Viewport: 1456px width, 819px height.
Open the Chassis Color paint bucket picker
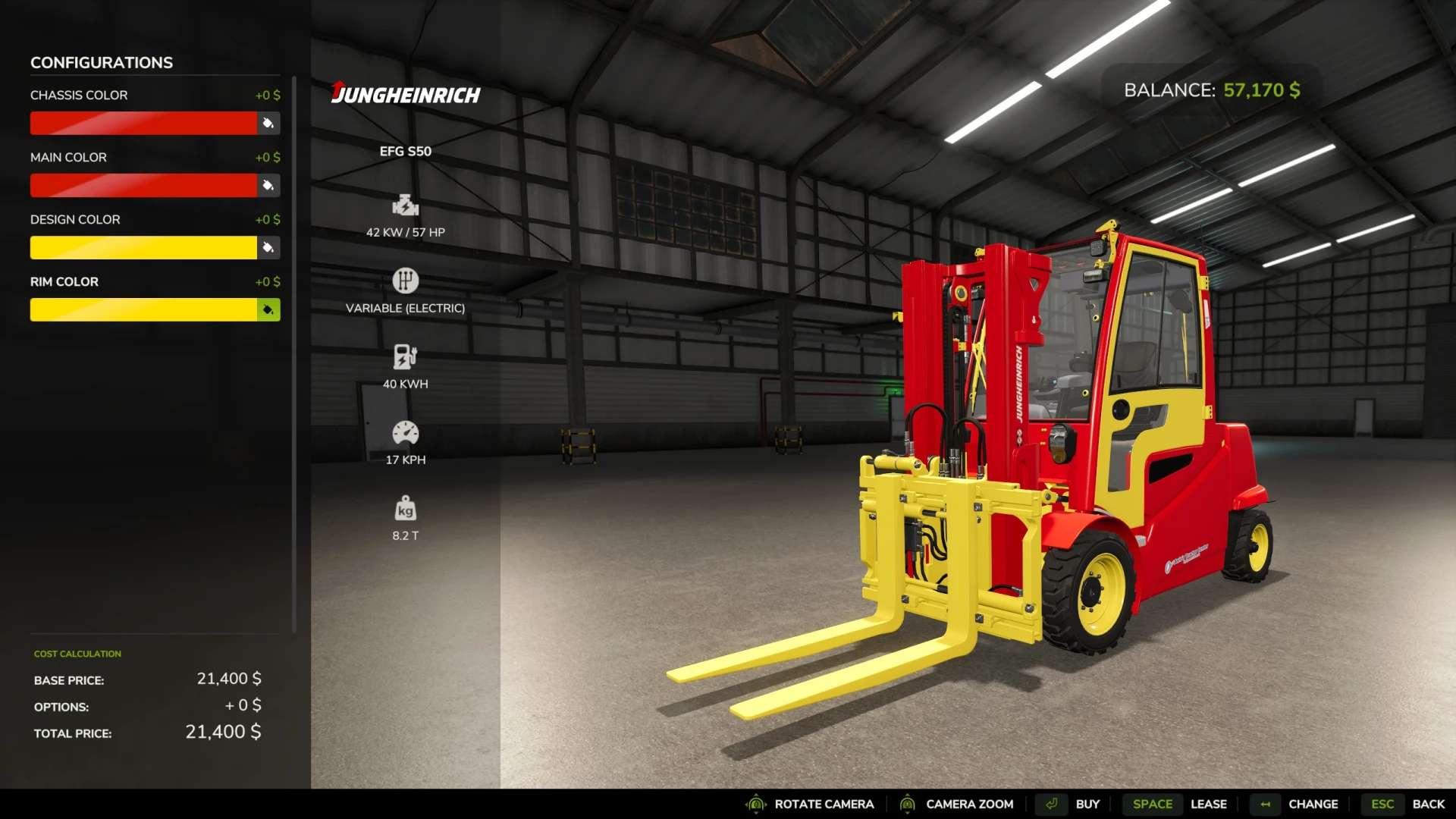(x=268, y=123)
